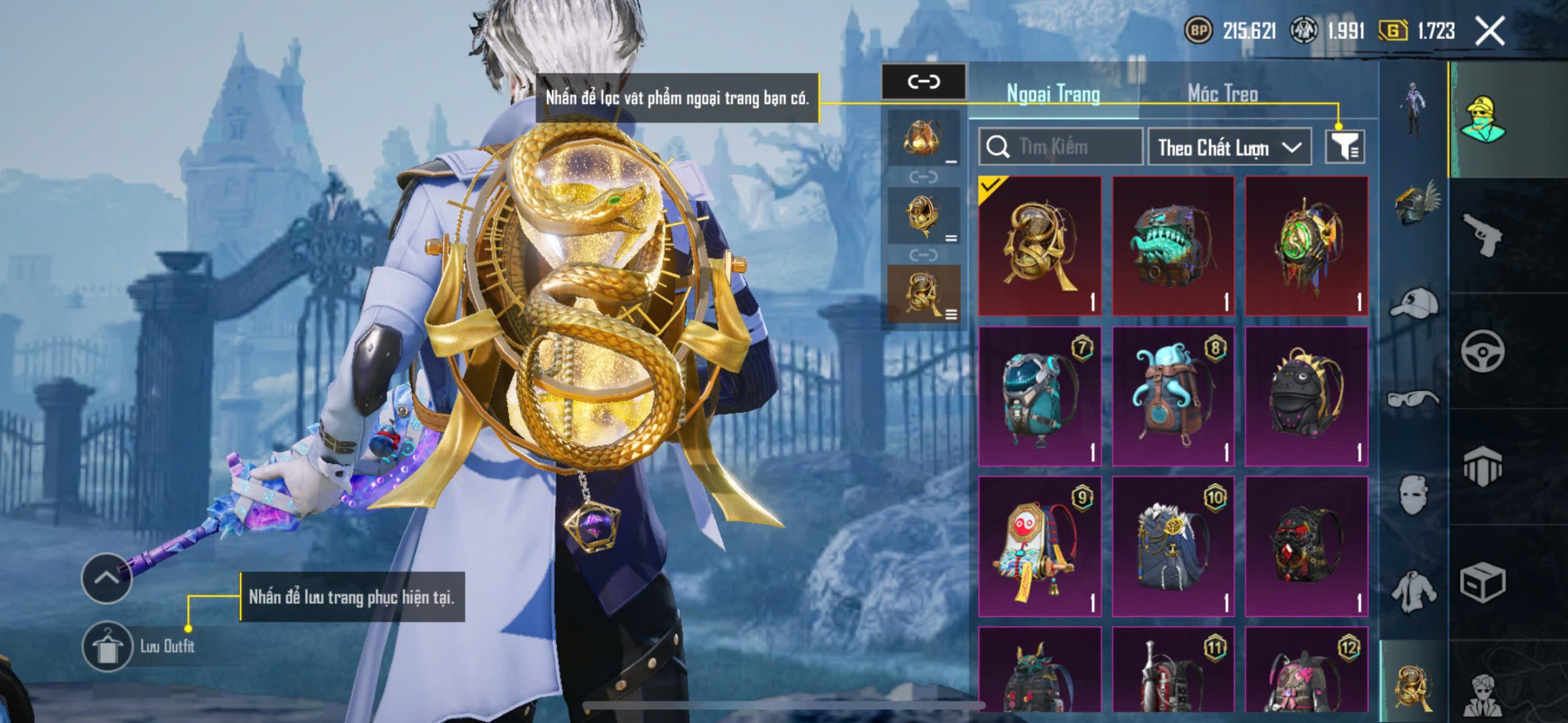Select the golden snake hourglass backpack
This screenshot has width=1568, height=723.
[1039, 246]
